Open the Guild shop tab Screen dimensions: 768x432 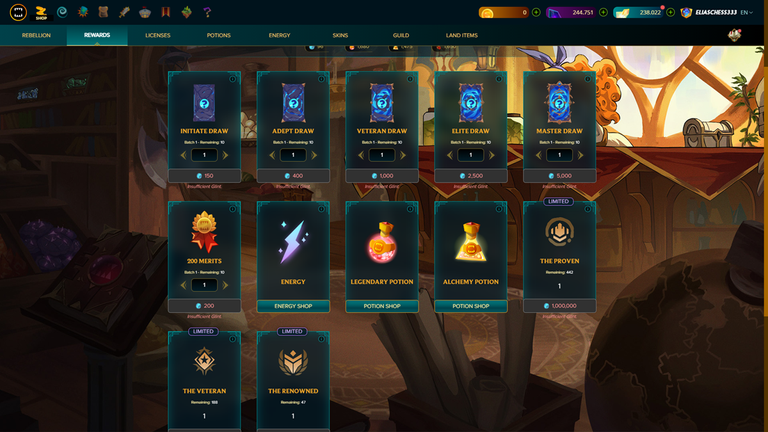[x=400, y=35]
